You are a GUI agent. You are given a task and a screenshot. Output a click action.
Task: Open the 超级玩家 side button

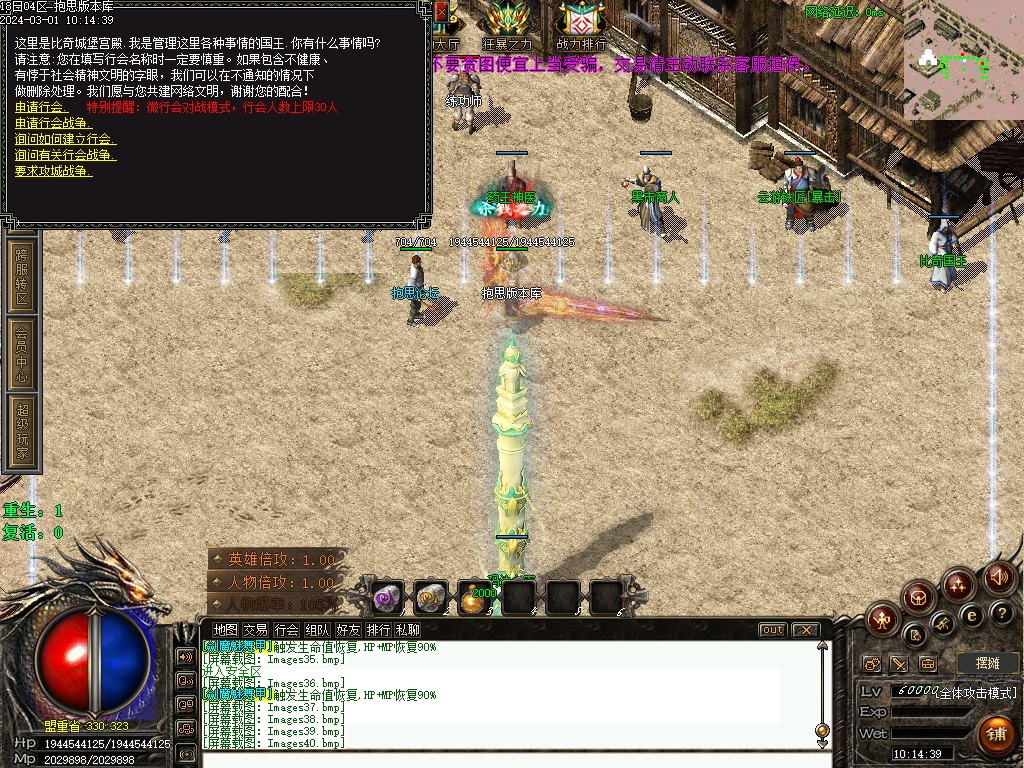pyautogui.click(x=22, y=432)
